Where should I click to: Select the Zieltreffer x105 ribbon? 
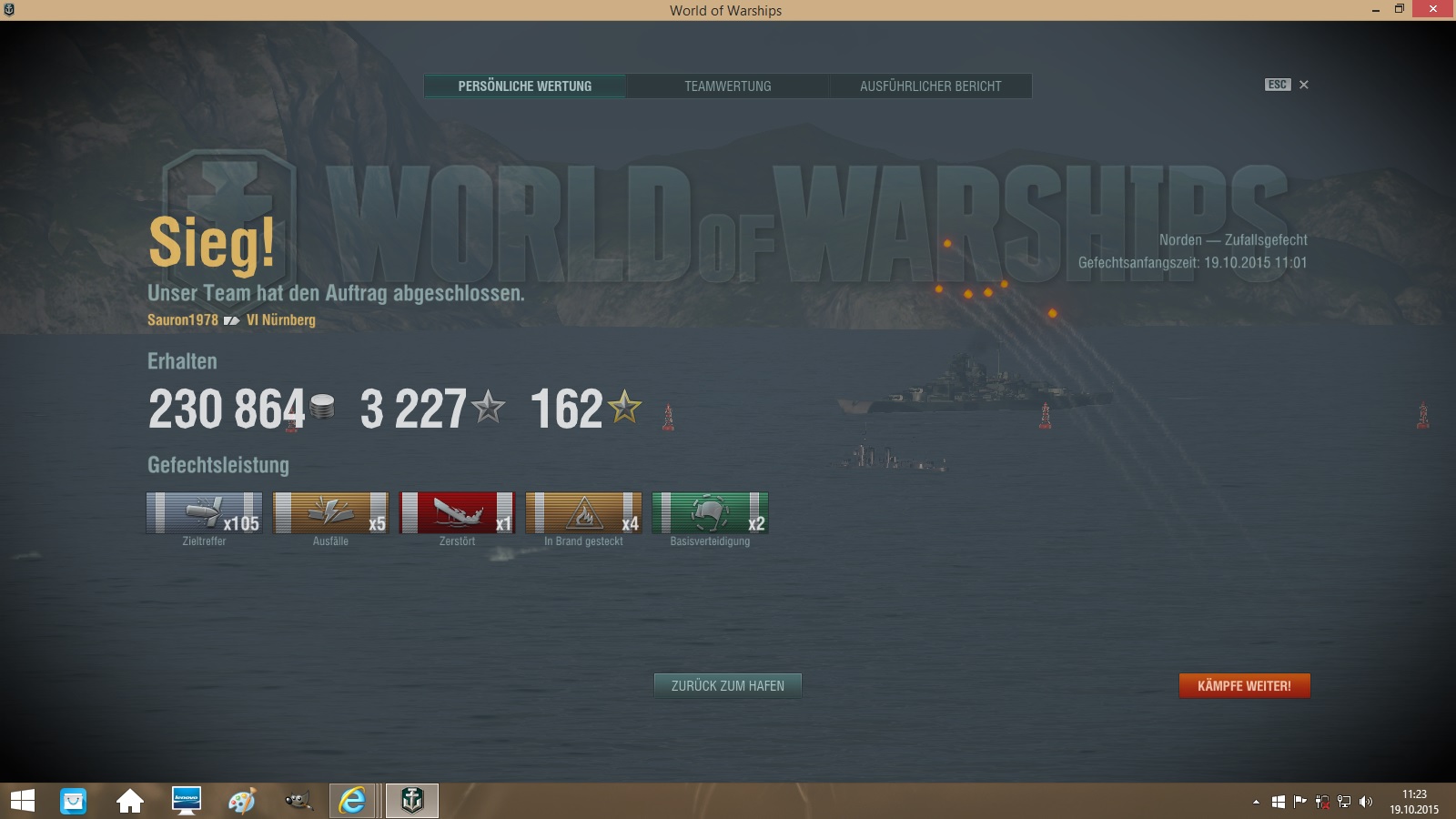[x=204, y=513]
